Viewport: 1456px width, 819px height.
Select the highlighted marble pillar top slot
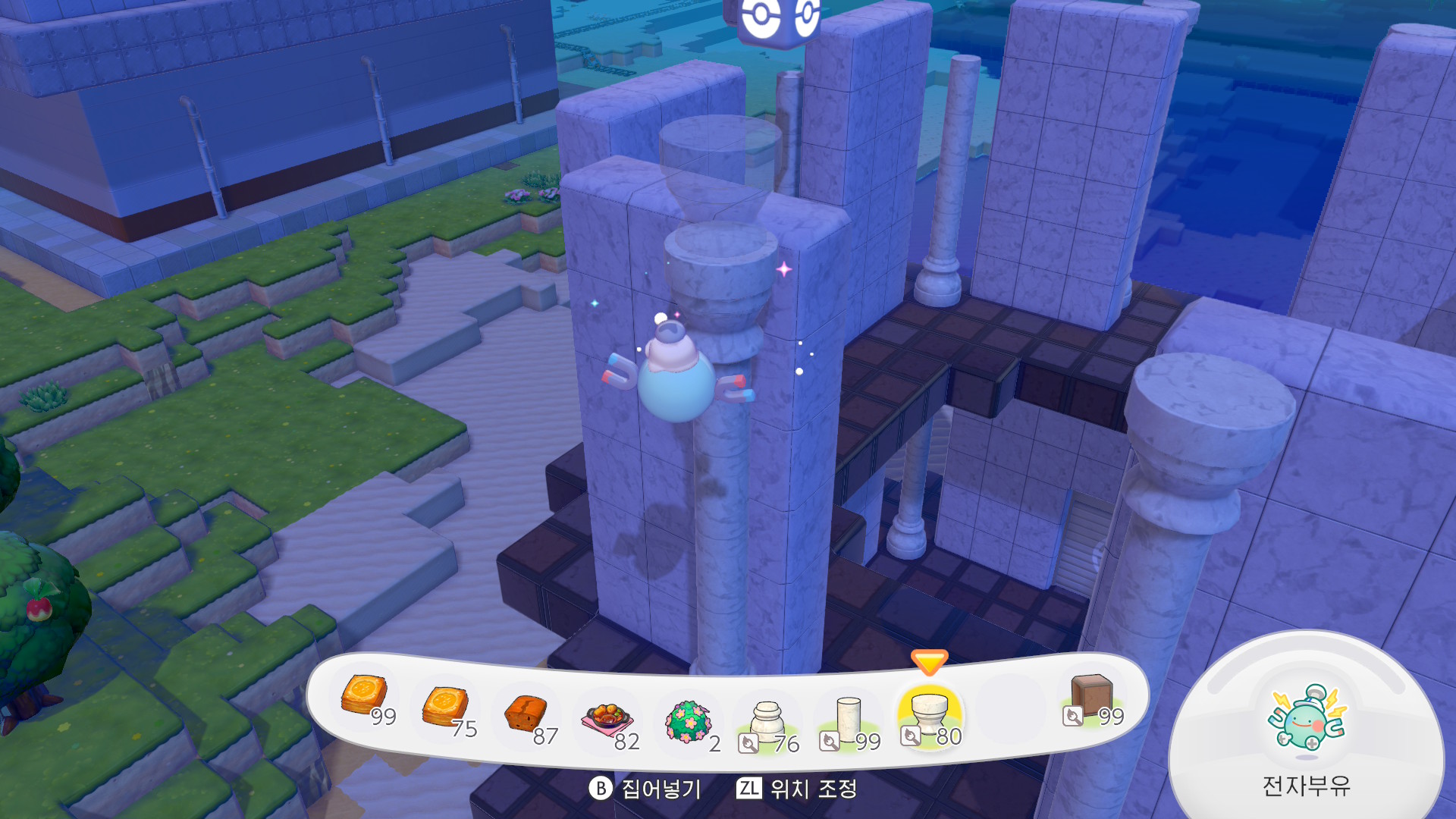pyautogui.click(x=930, y=716)
